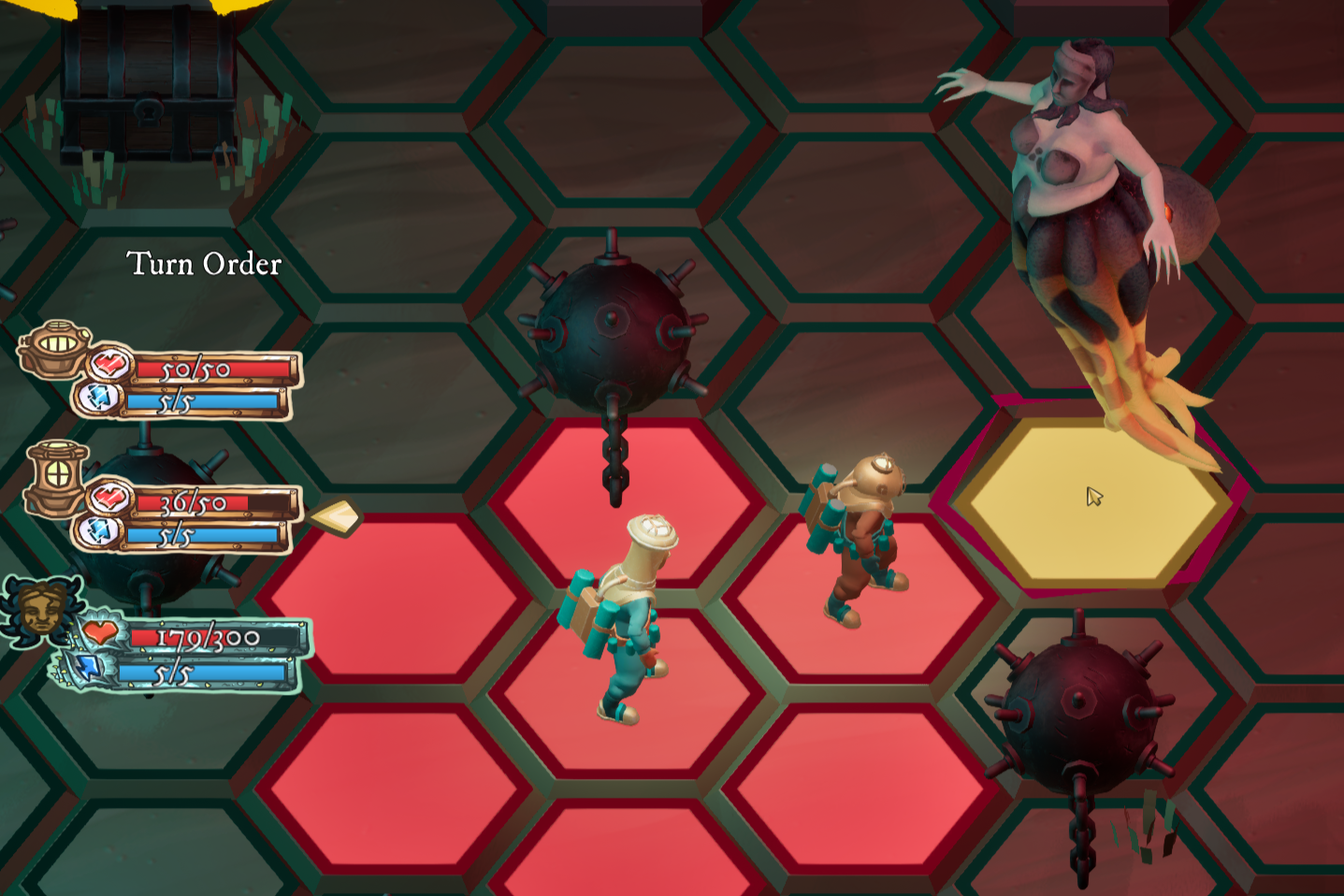Image resolution: width=1344 pixels, height=896 pixels.
Task: Select the red hex under the teal diver
Action: click(x=625, y=690)
